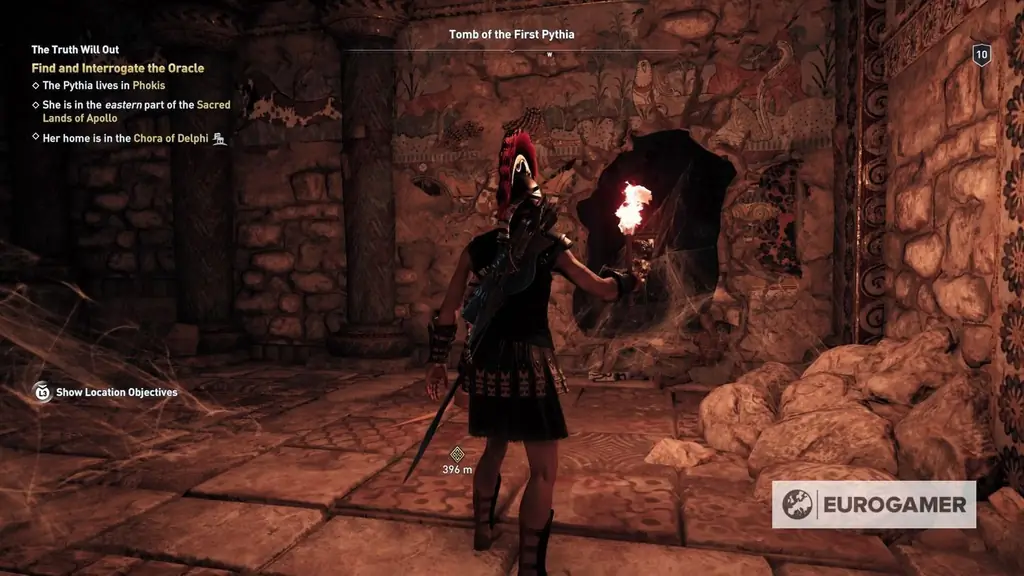The height and width of the screenshot is (576, 1024).
Task: Select the Chora of Delphi objective line
Action: pyautogui.click(x=126, y=138)
